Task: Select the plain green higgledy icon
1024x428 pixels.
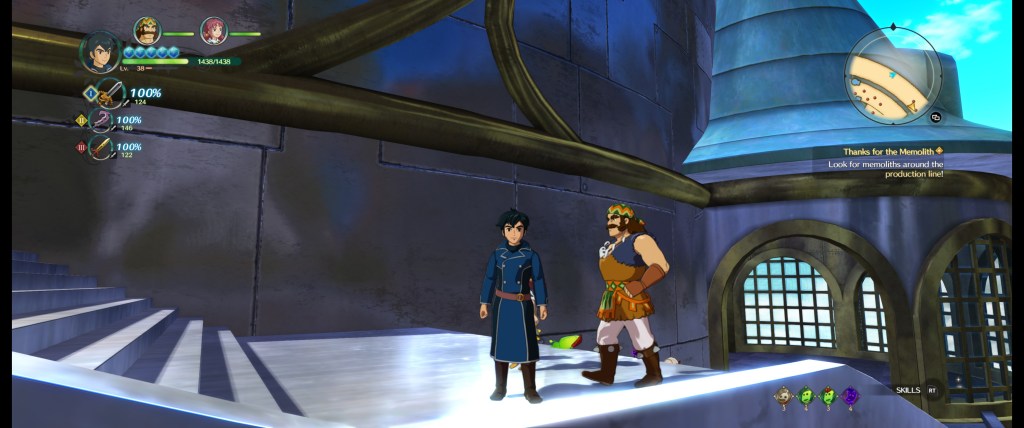Action: click(806, 396)
